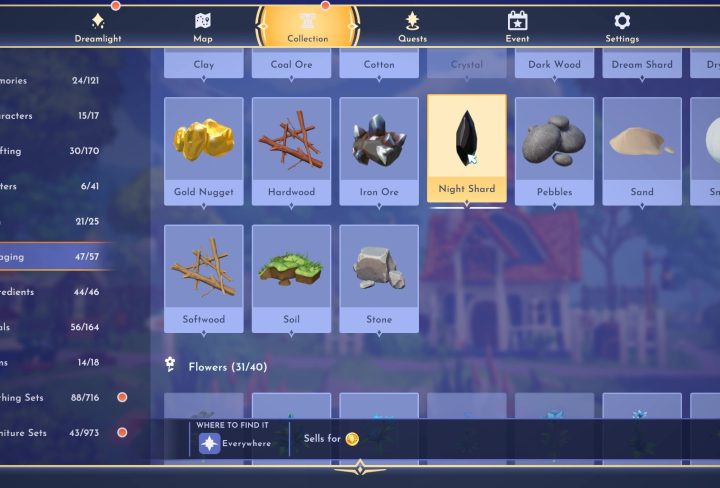
Task: Click the Stone collection tile
Action: pyautogui.click(x=379, y=278)
